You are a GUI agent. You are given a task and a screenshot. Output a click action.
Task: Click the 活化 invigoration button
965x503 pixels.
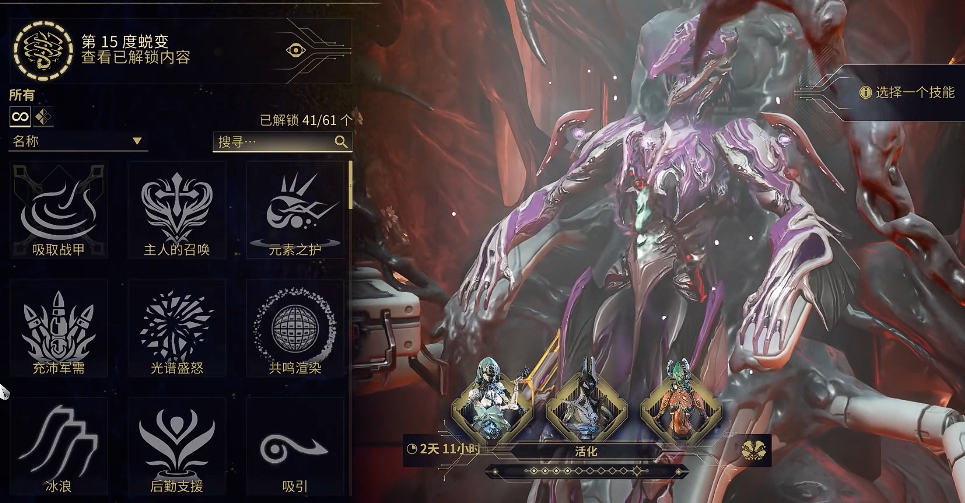(x=586, y=449)
